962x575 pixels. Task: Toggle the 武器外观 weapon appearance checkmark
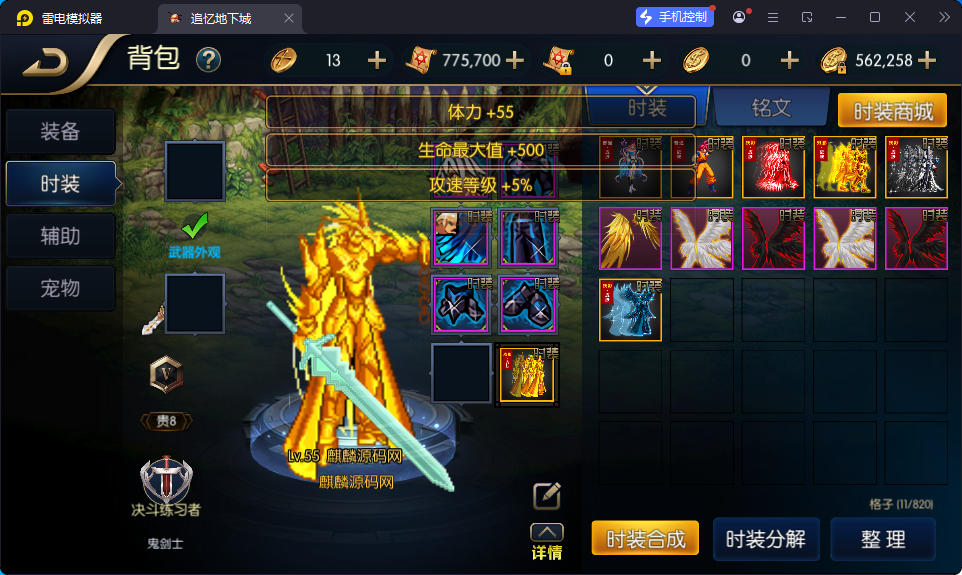(194, 225)
